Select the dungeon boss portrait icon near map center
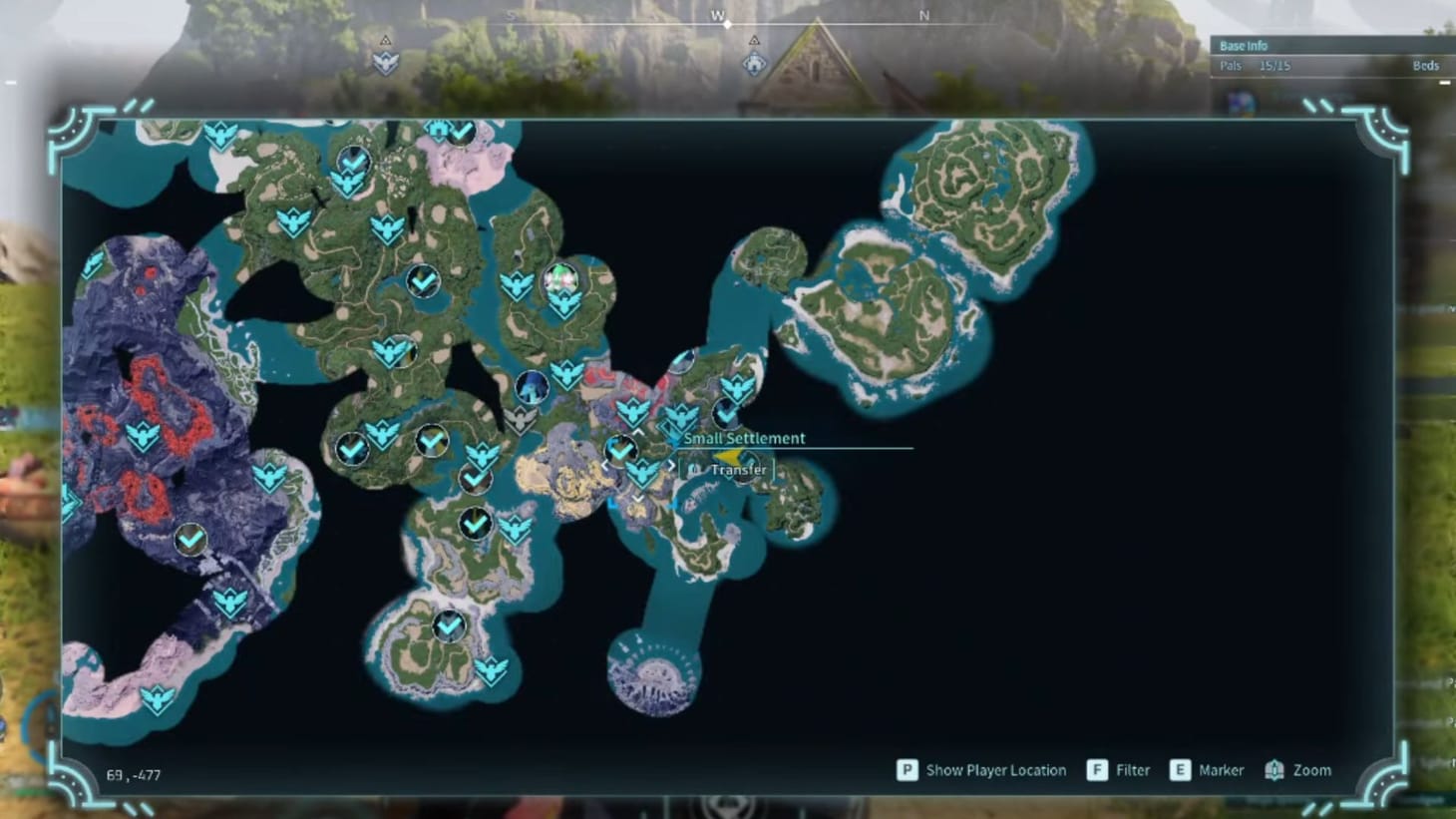 532,386
